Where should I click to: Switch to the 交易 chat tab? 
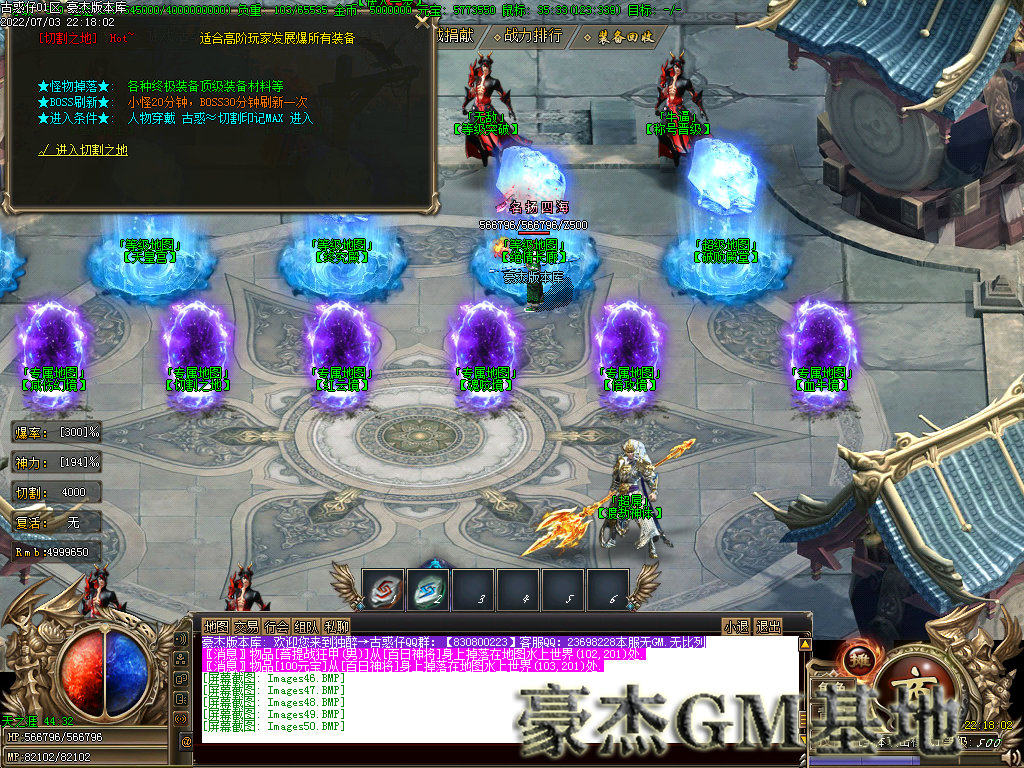click(246, 627)
